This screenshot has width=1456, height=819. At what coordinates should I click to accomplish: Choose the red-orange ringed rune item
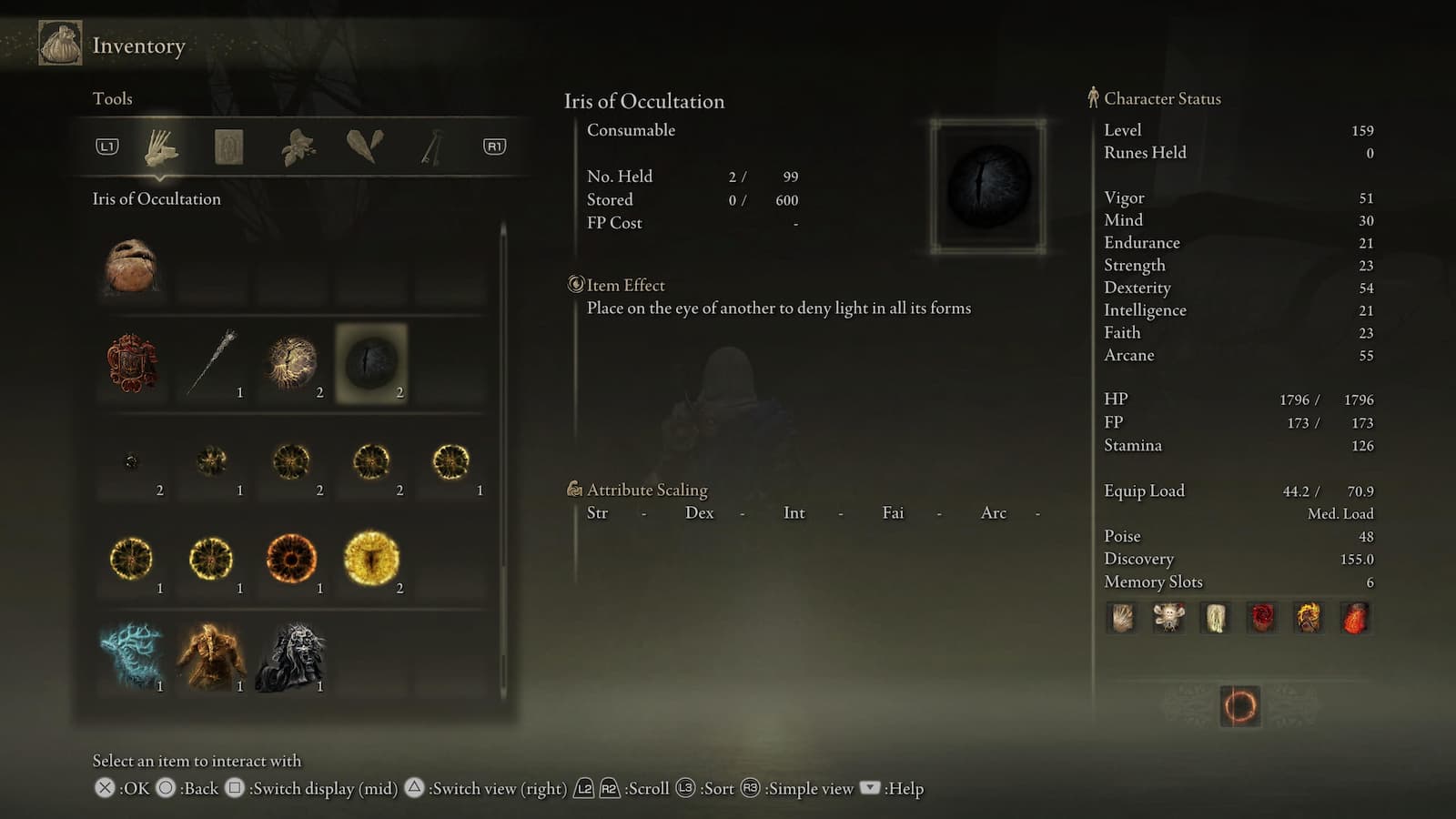(292, 558)
